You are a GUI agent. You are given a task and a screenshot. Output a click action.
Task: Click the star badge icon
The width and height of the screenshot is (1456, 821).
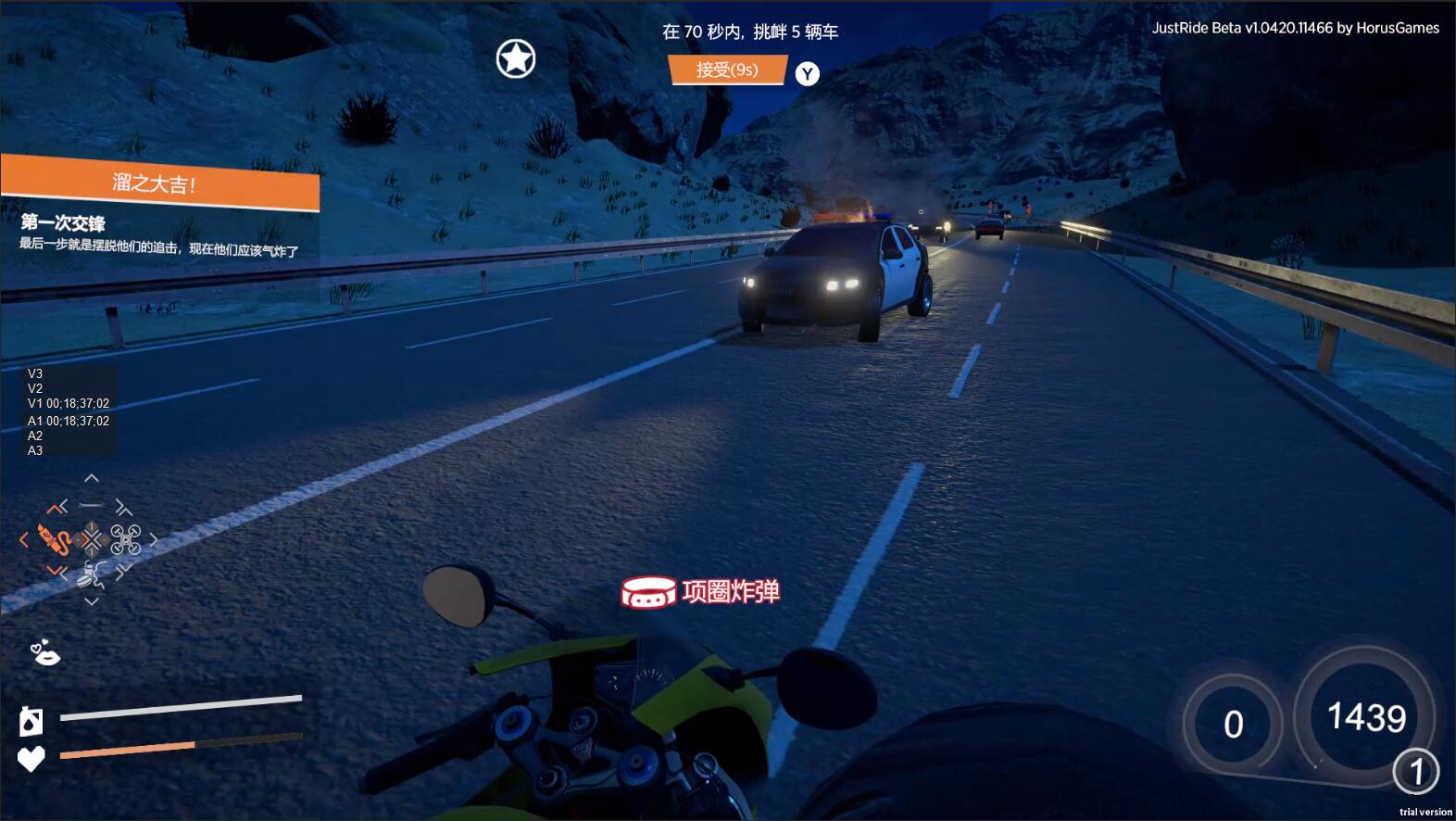click(516, 59)
